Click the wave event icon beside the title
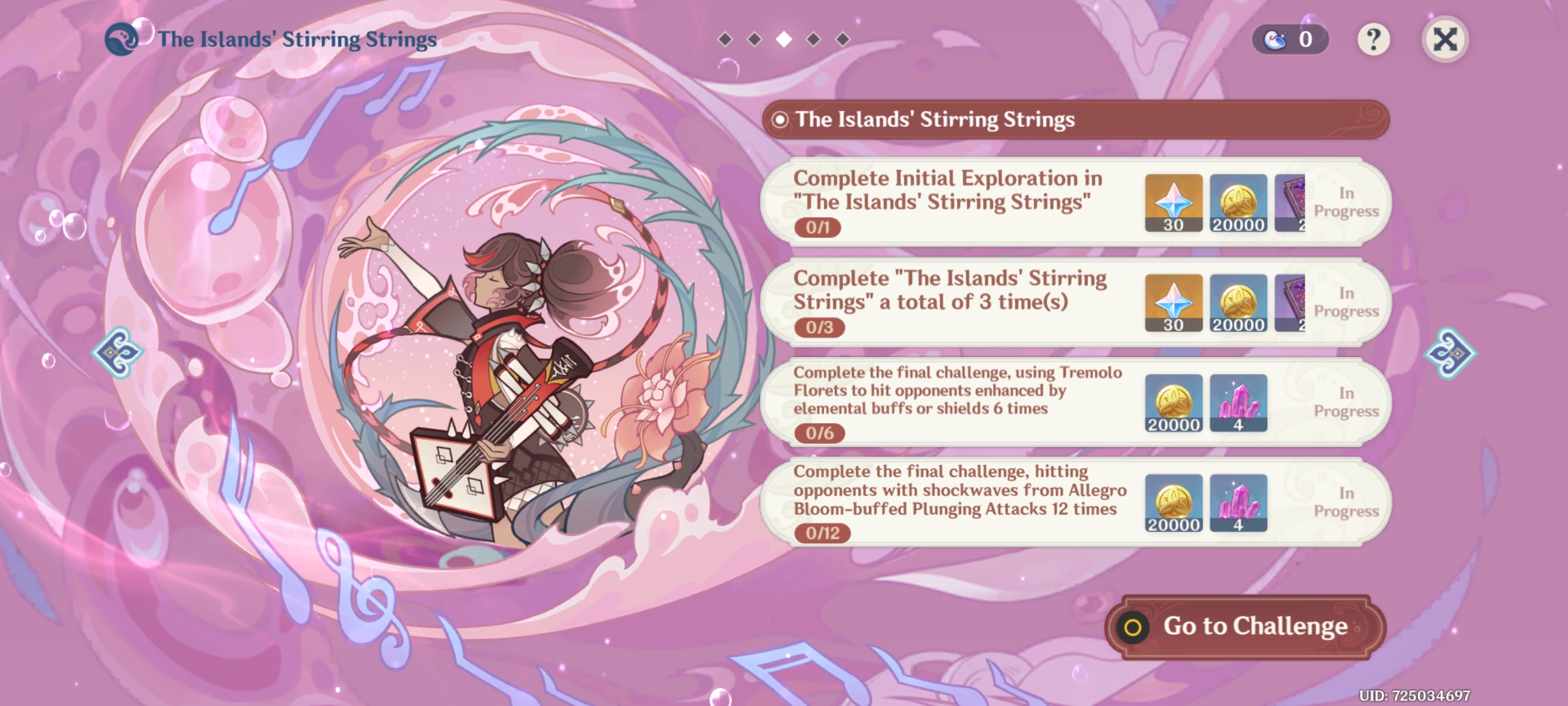This screenshot has height=706, width=1568. pos(121,38)
